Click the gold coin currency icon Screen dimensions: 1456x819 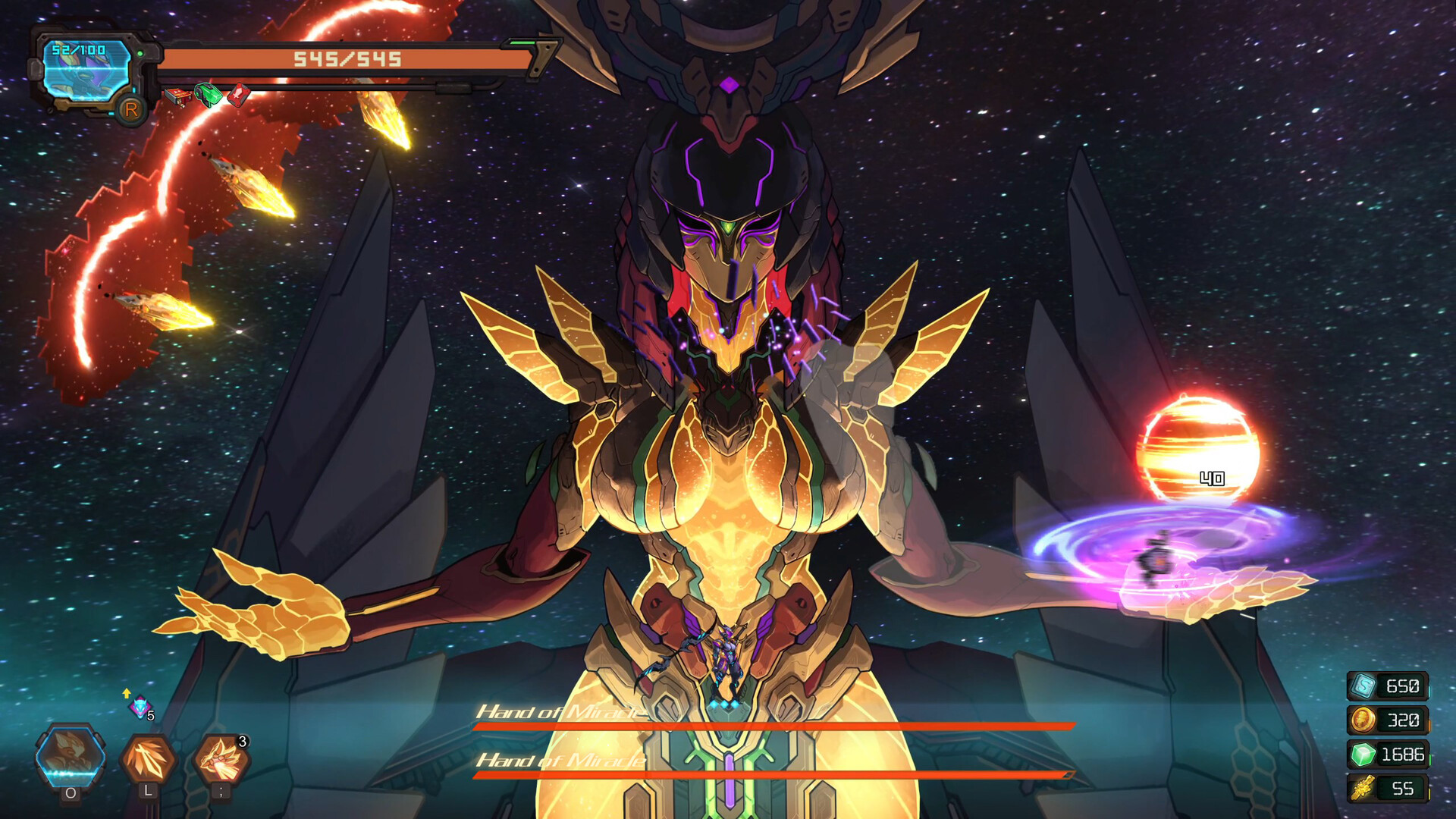tap(1363, 720)
